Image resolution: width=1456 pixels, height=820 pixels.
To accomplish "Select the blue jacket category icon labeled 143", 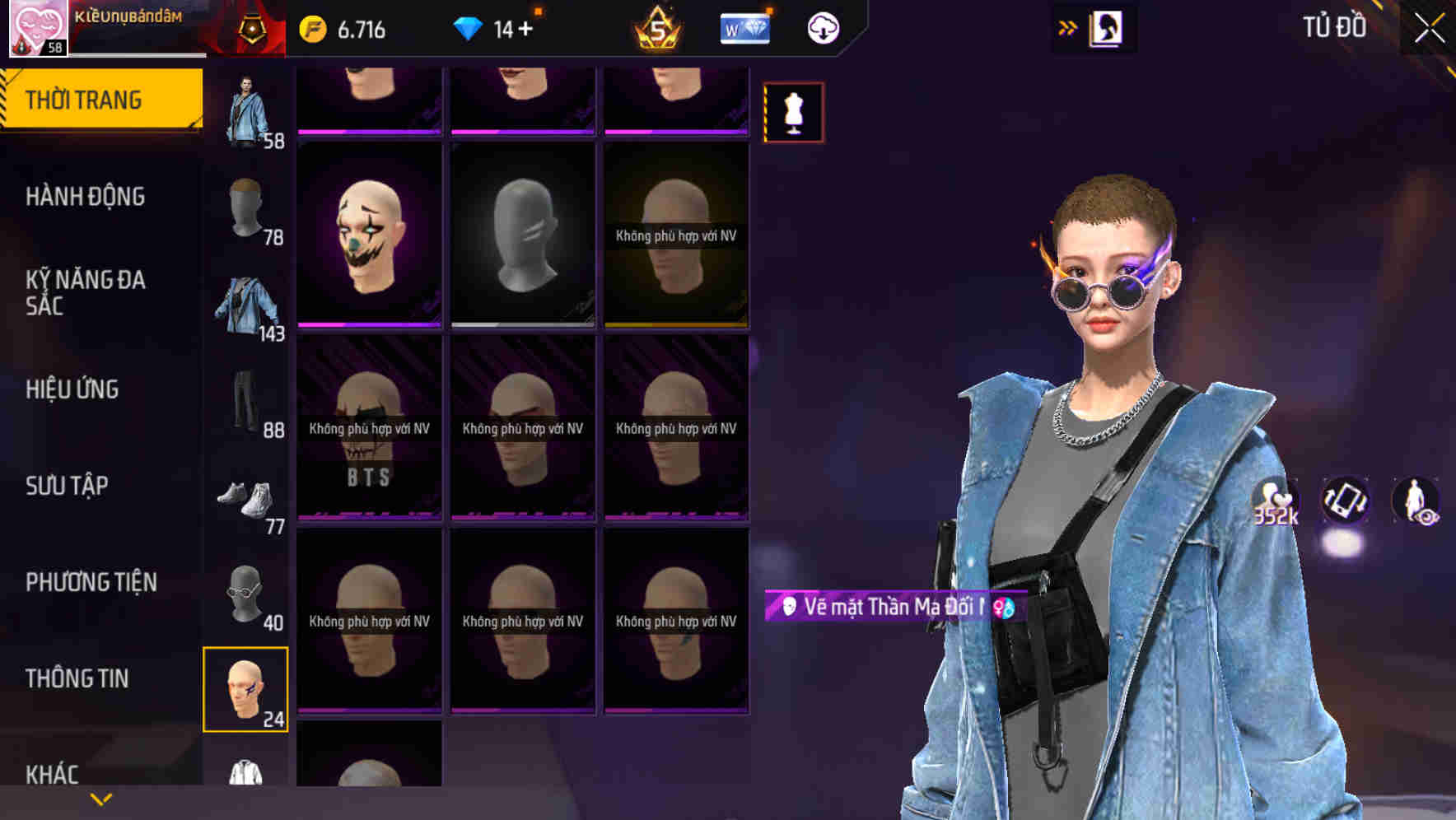I will pos(246,305).
